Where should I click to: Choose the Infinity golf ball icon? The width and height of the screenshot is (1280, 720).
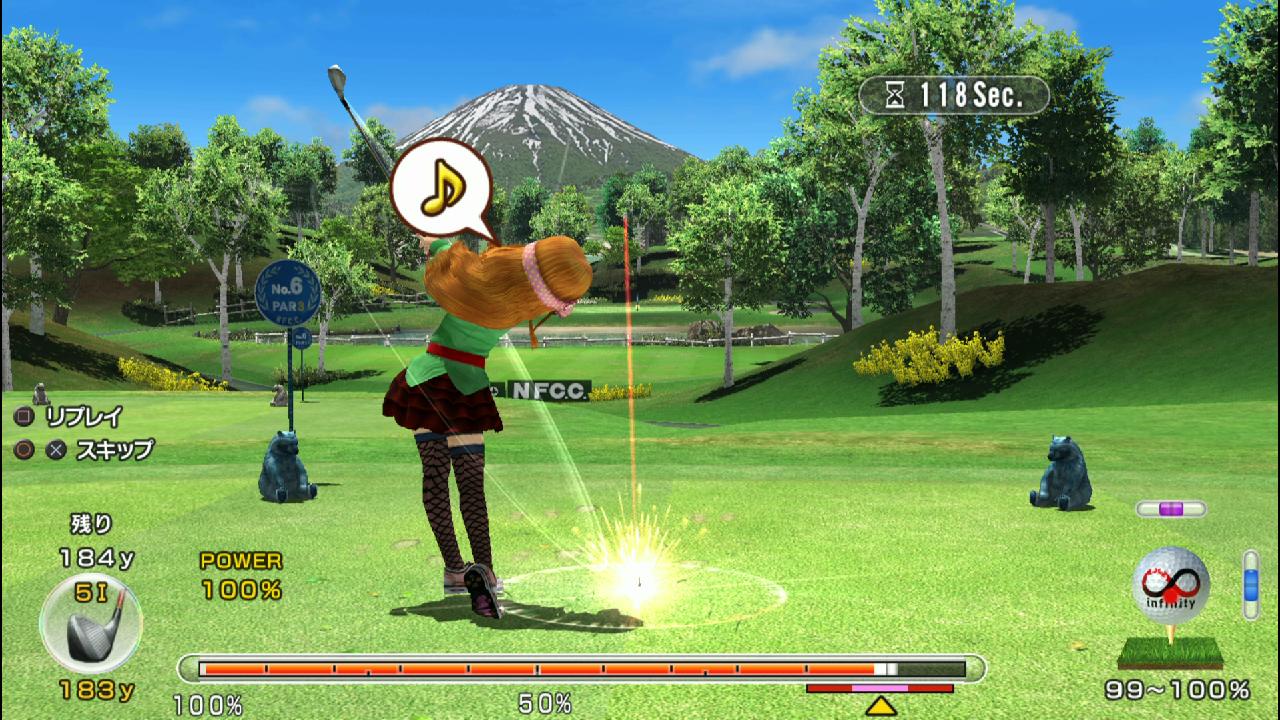[x=1170, y=585]
